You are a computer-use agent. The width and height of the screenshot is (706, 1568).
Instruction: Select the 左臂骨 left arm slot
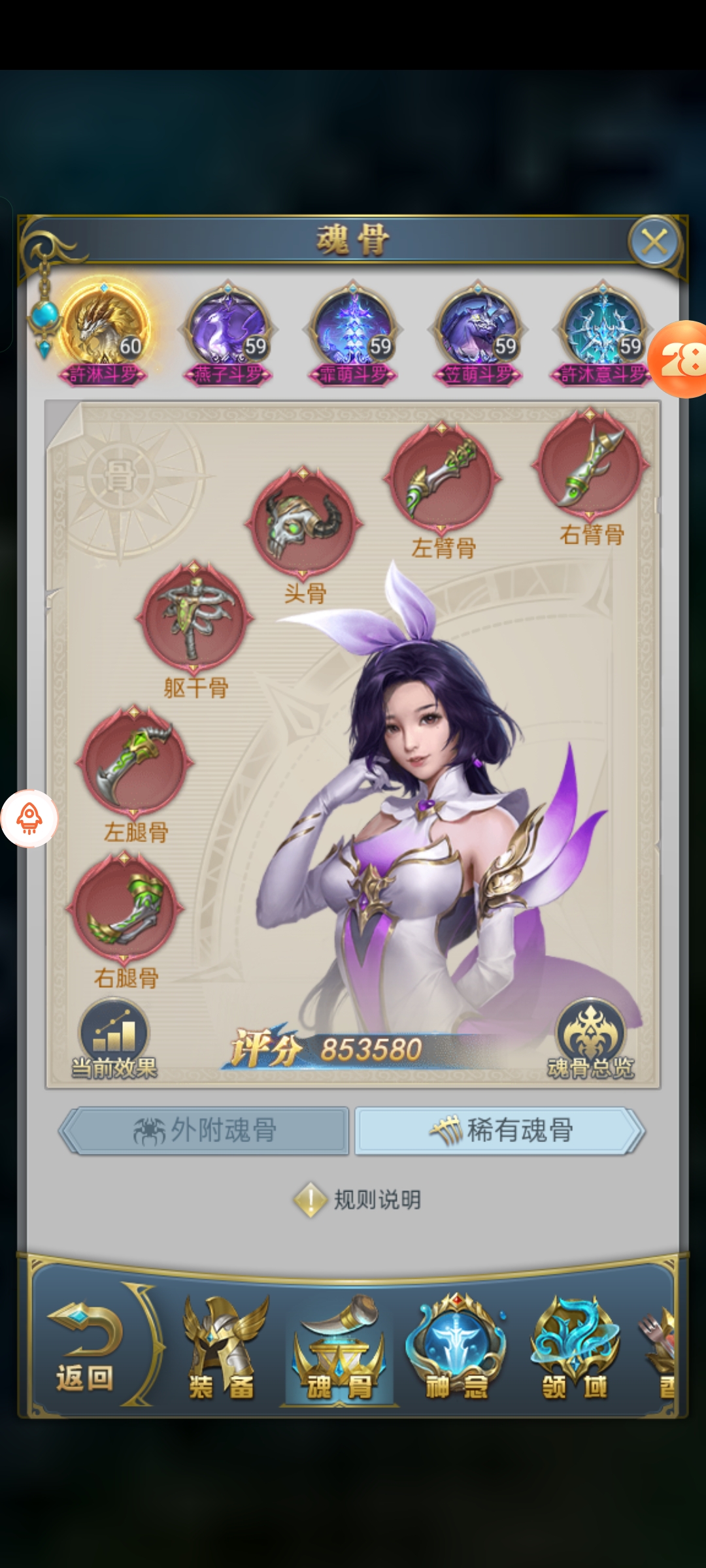(x=443, y=477)
